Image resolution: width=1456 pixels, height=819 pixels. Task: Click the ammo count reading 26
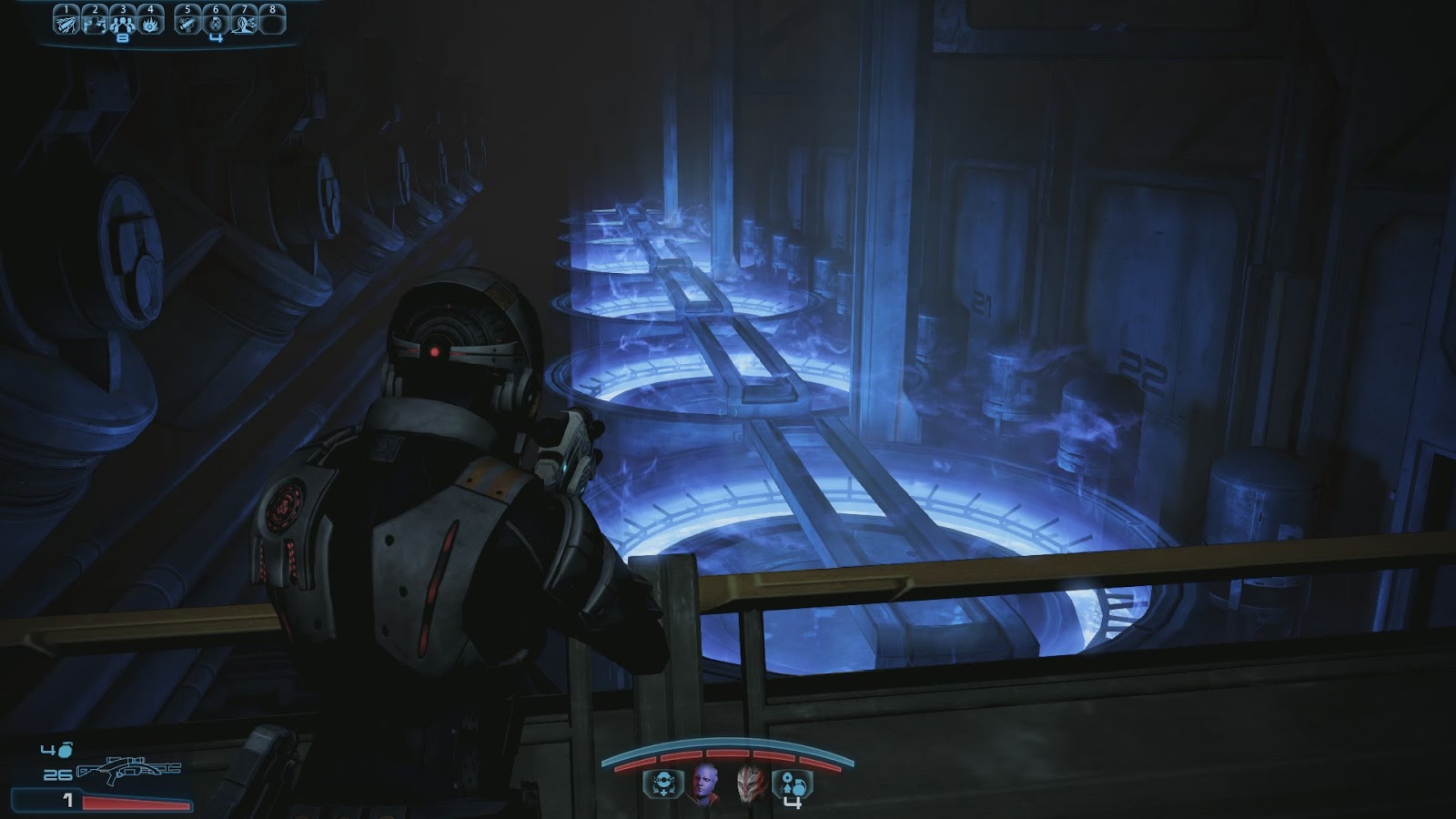(x=57, y=774)
